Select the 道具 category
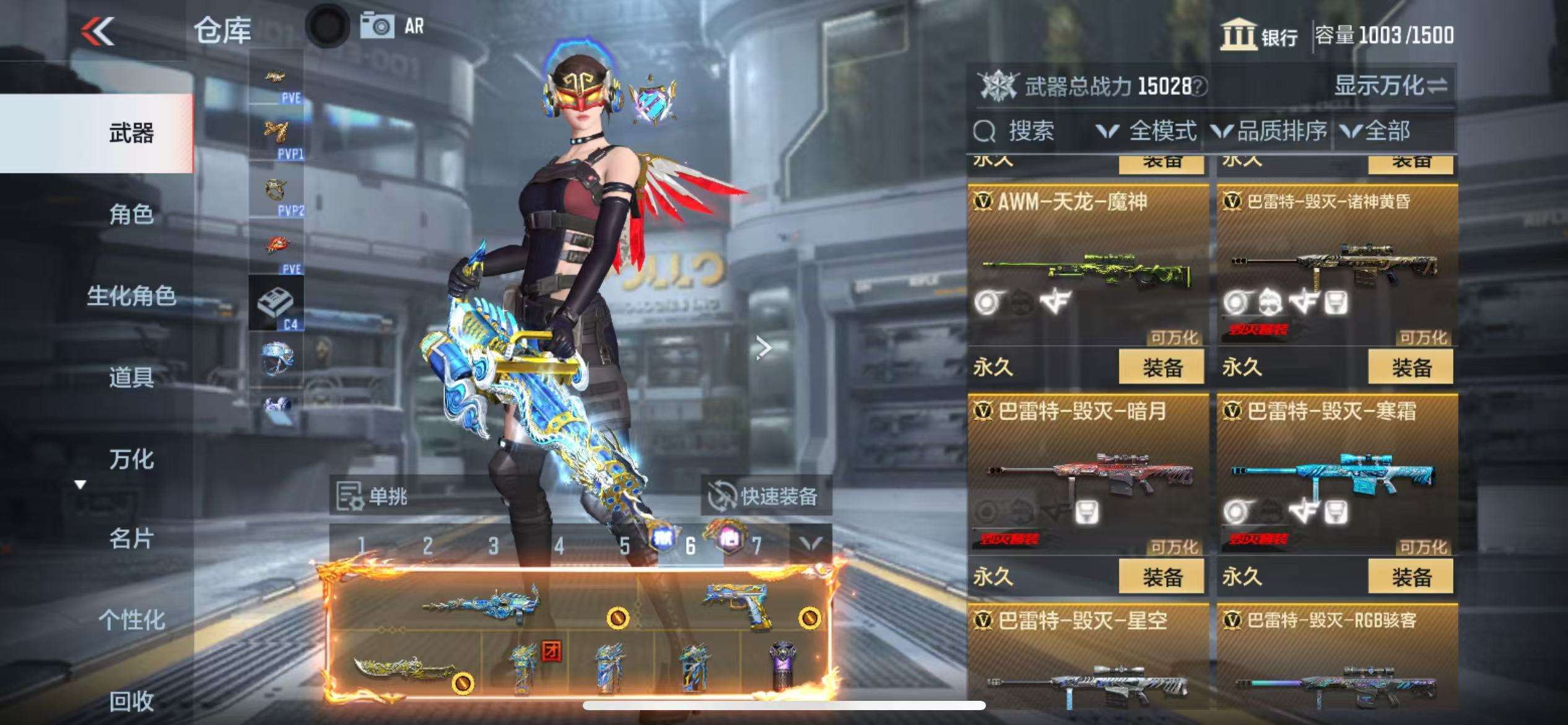 coord(131,377)
